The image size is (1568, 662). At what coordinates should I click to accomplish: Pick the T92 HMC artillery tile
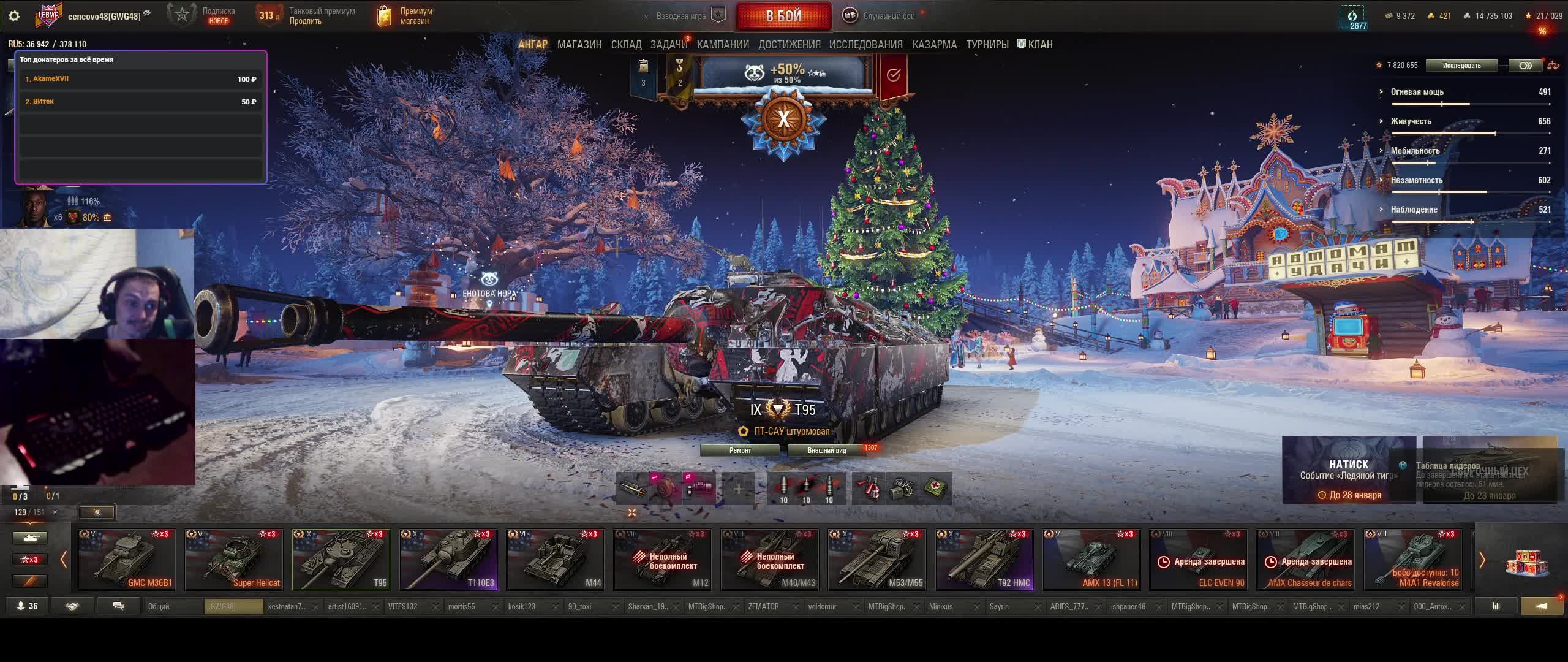(984, 560)
